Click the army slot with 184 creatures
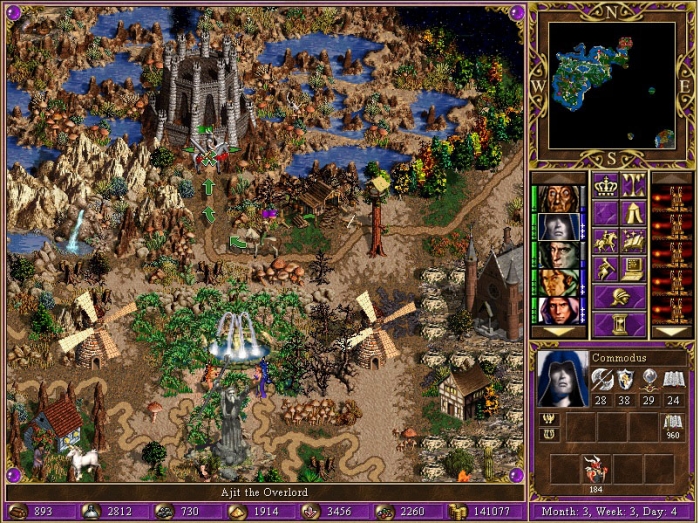Screen dimensions: 700x523 click(596, 470)
